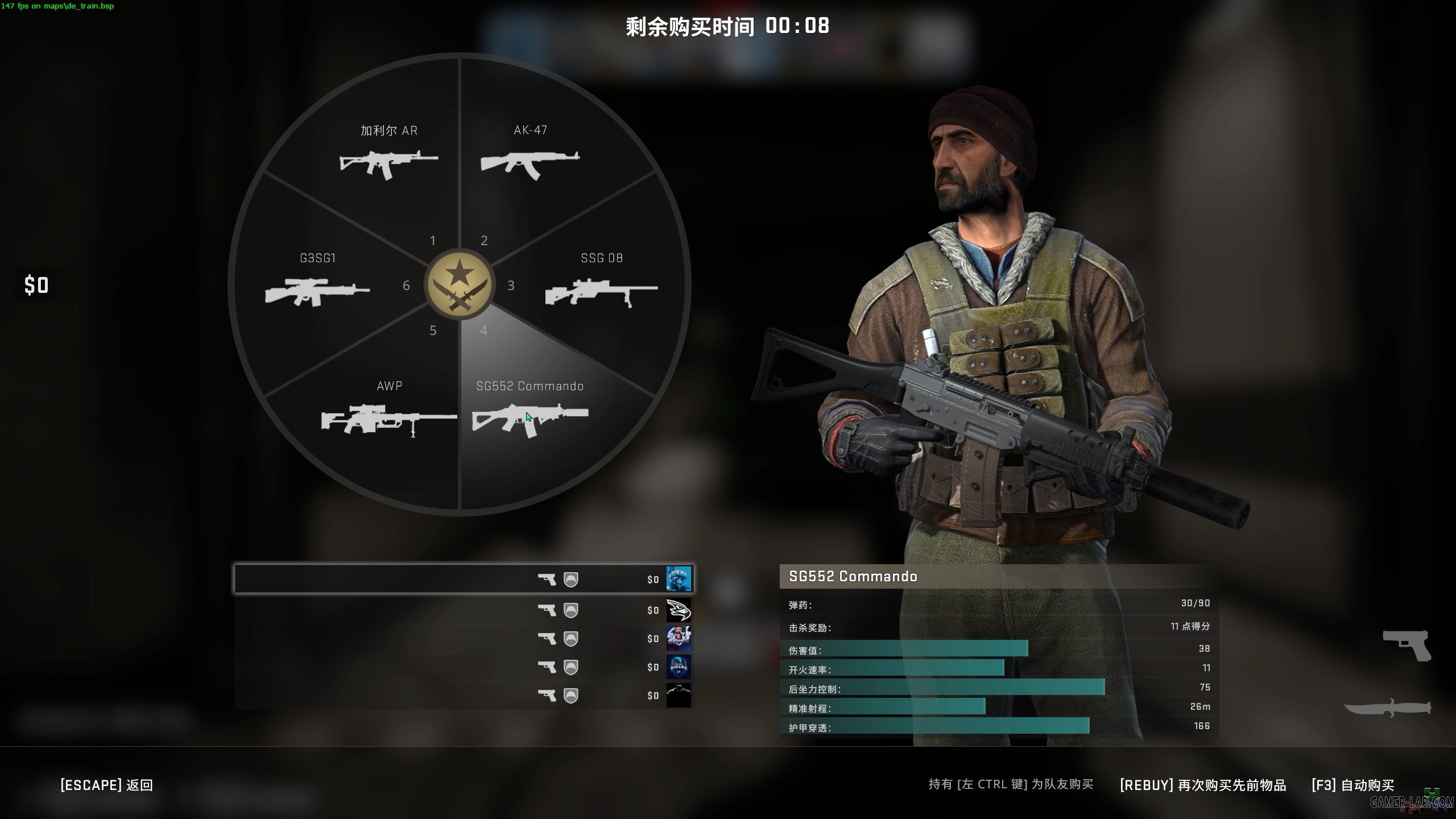Click wheel segment number 1
Viewport: 1456px width, 819px height.
coord(433,241)
